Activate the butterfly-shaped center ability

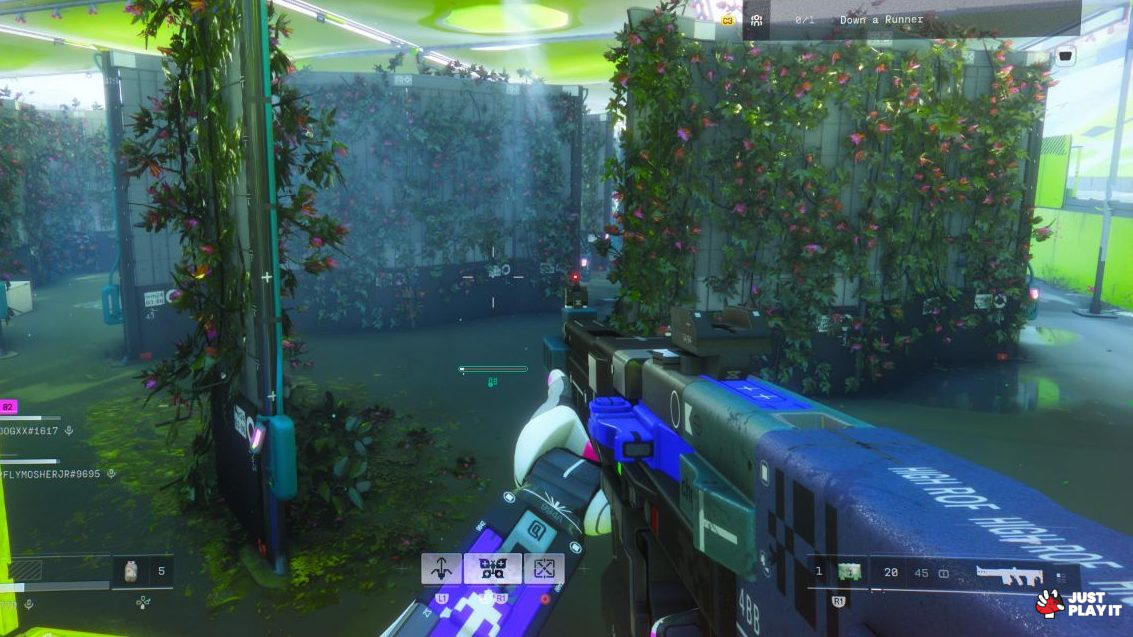[x=492, y=568]
